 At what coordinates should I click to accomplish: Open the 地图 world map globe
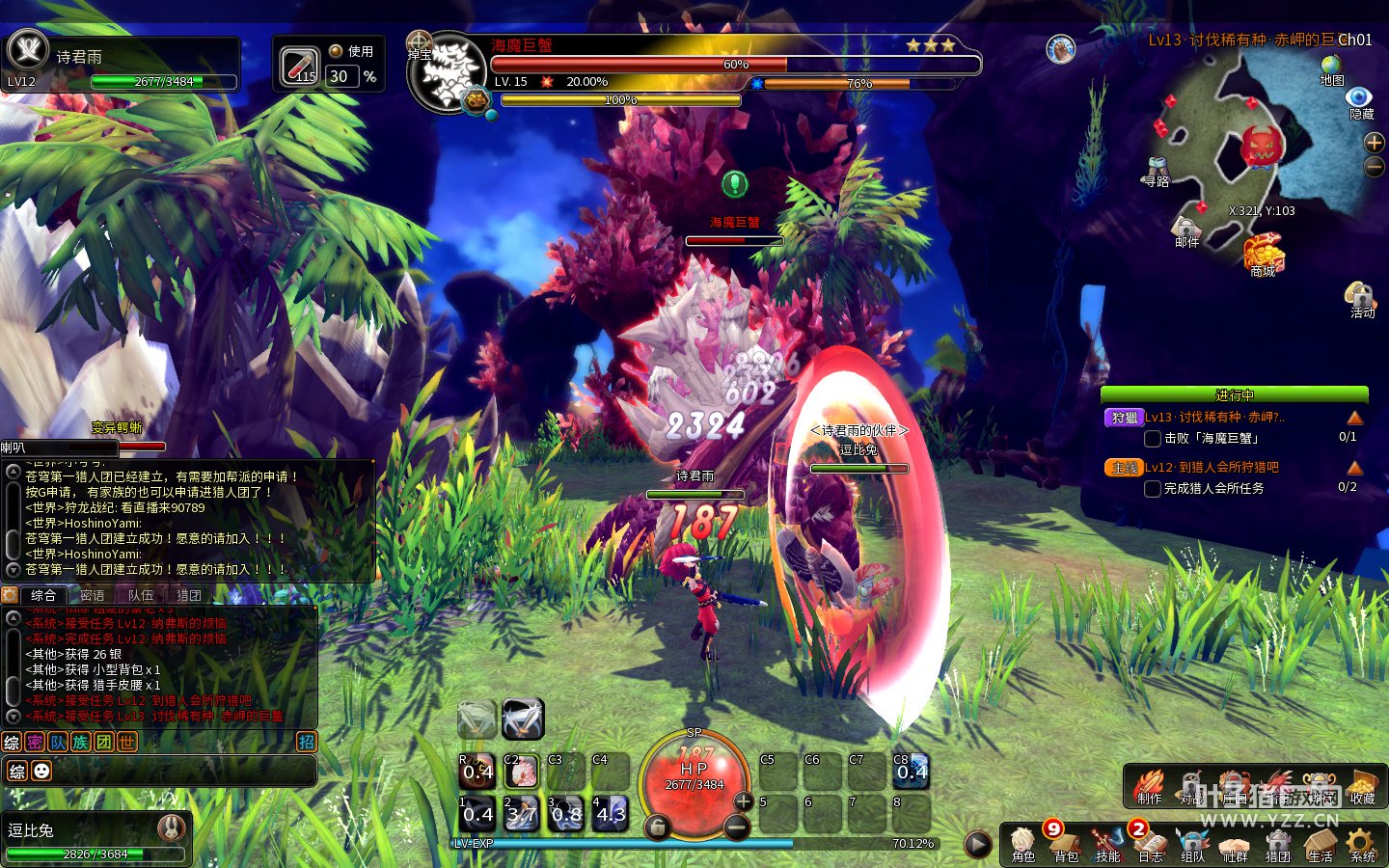coord(1331,68)
